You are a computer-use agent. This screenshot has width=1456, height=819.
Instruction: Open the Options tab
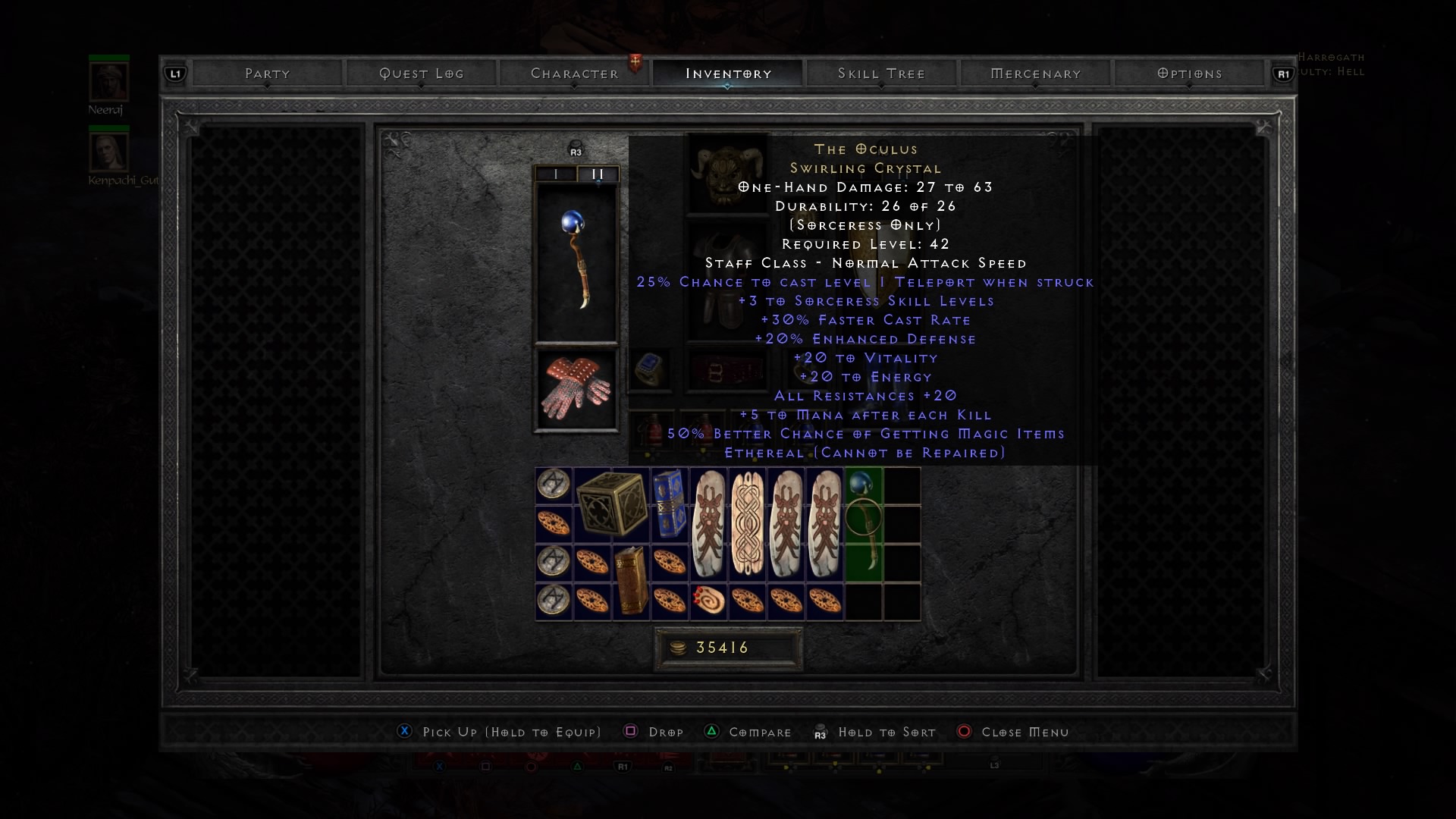point(1189,74)
